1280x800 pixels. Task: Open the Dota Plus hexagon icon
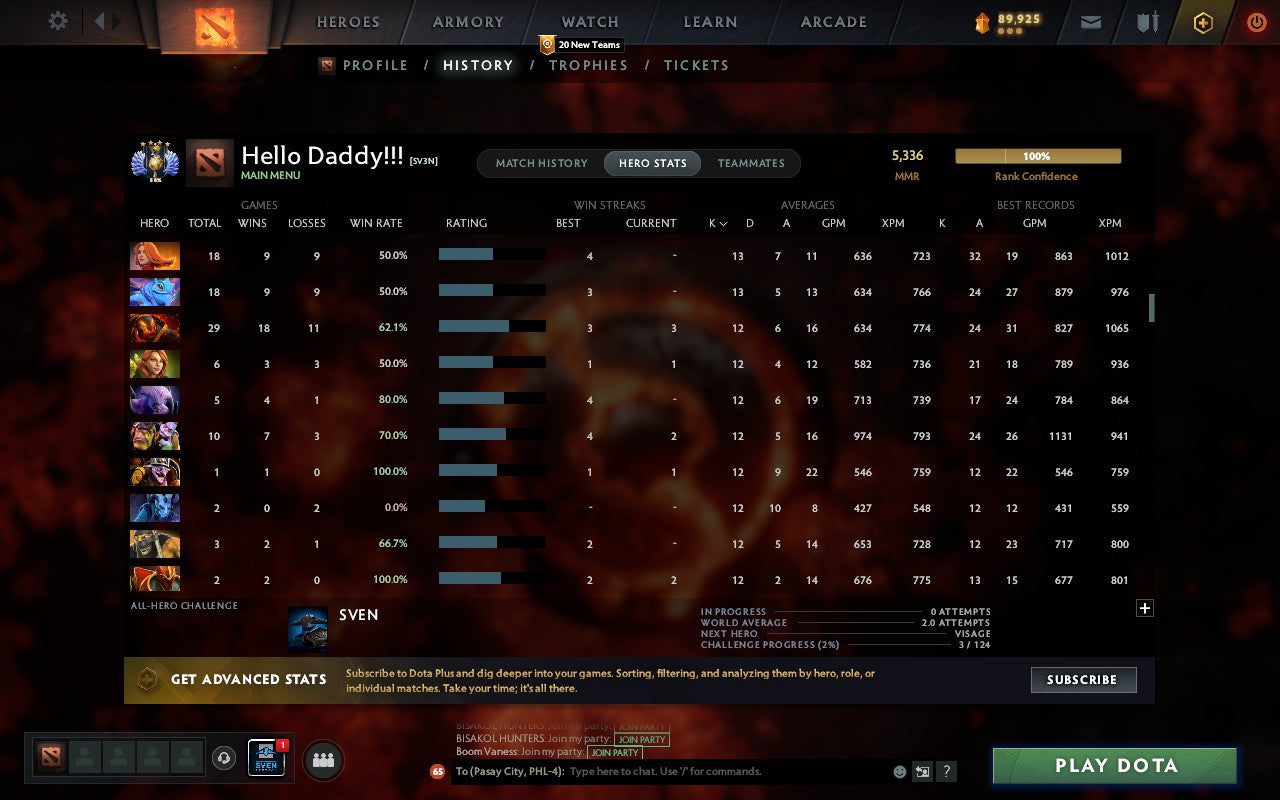[1202, 21]
